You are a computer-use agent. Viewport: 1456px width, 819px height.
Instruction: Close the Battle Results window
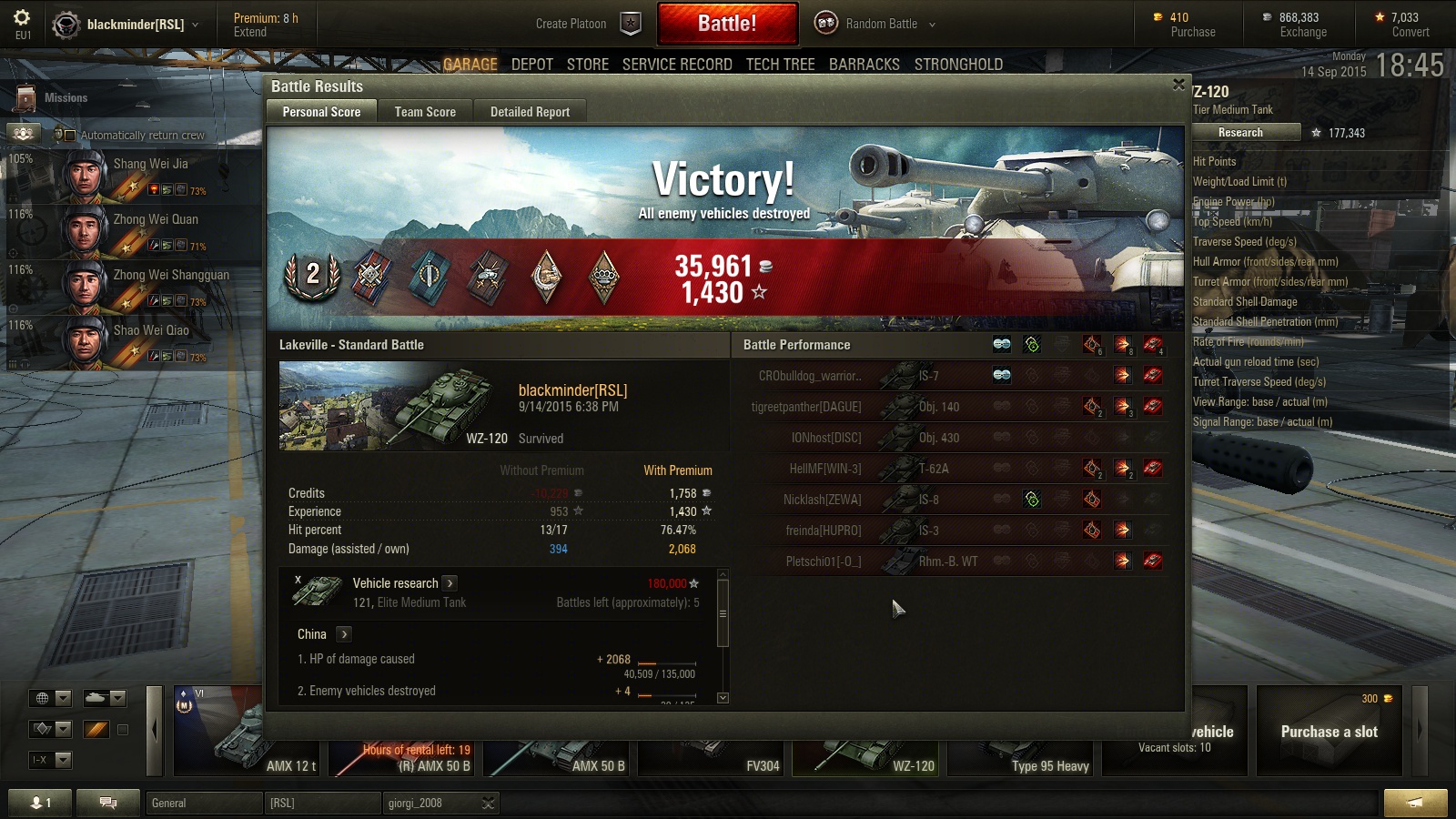[x=1178, y=85]
